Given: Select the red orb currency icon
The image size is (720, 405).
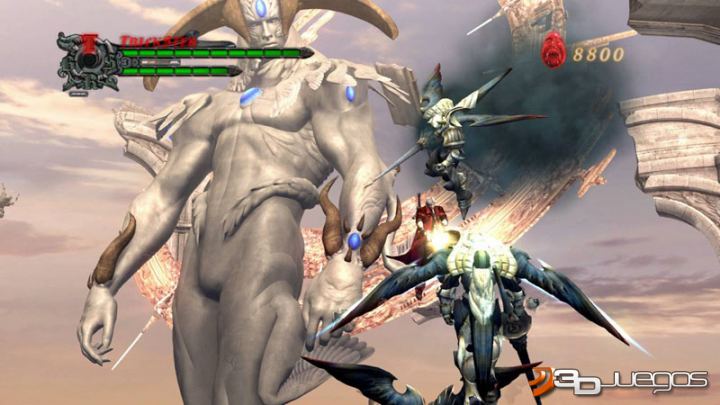Looking at the screenshot, I should tap(553, 48).
